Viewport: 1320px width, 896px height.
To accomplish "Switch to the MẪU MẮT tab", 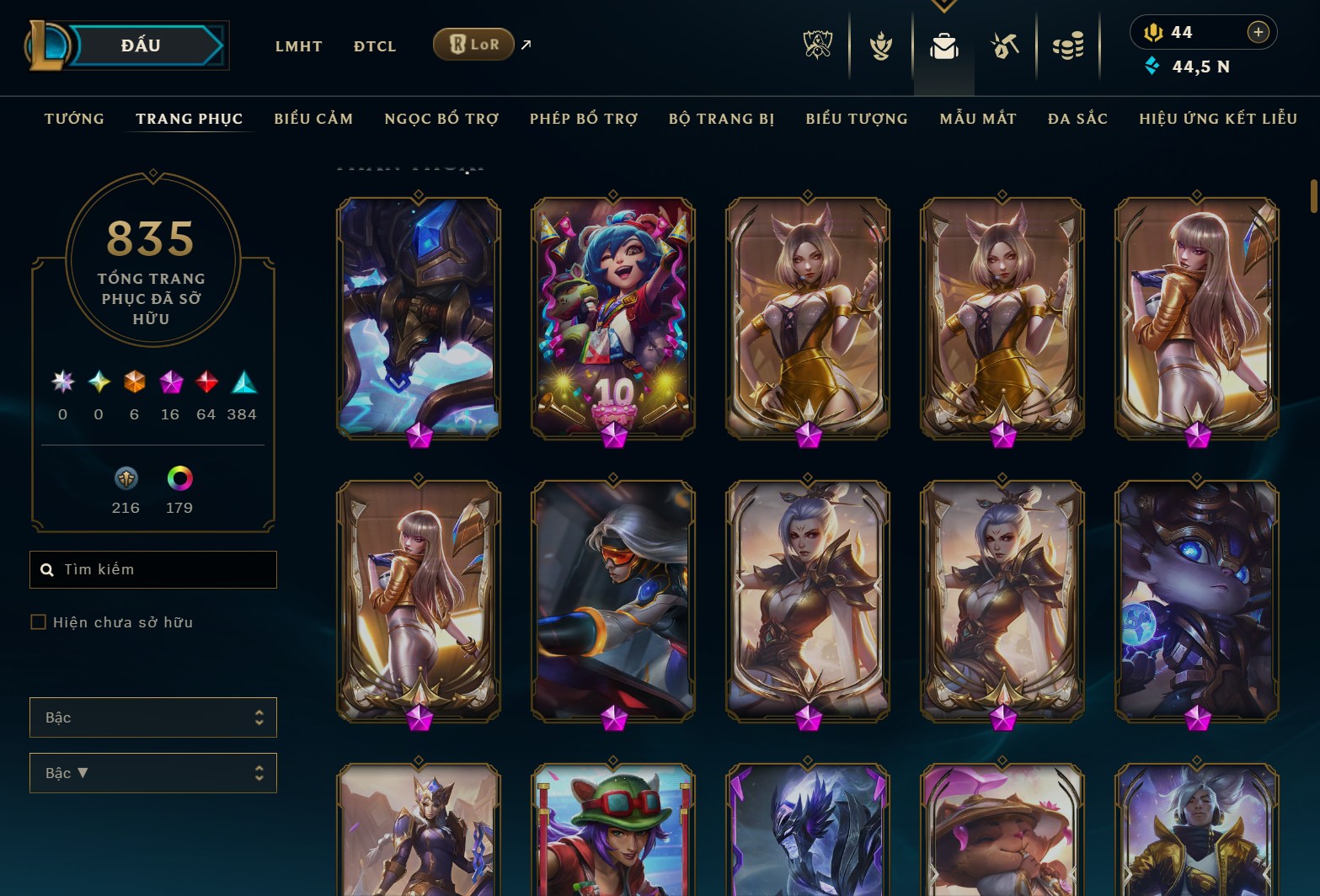I will click(x=978, y=119).
